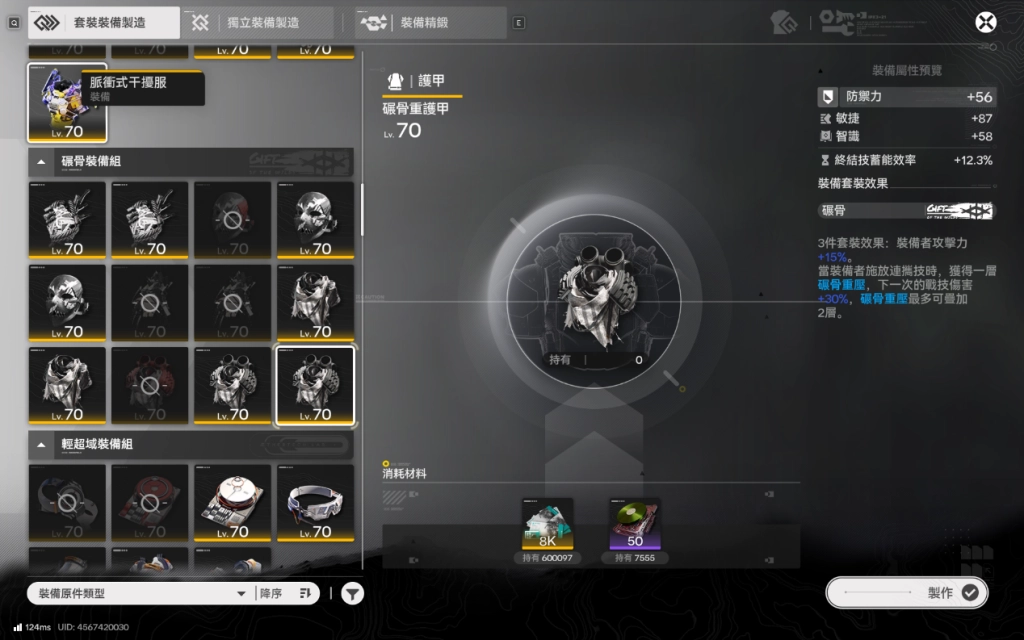Select the 脈衝式干擾服 equipment slot

pos(67,102)
